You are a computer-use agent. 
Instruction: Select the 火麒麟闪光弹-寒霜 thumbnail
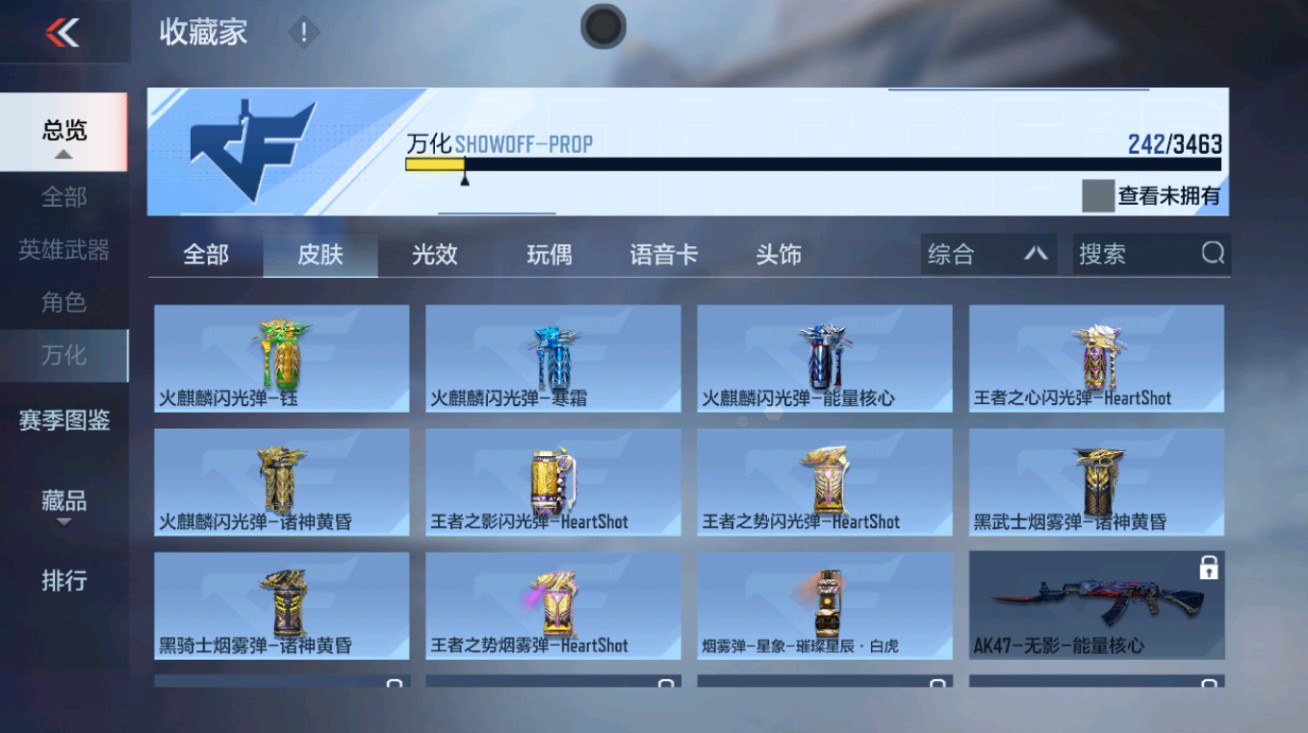click(x=551, y=355)
